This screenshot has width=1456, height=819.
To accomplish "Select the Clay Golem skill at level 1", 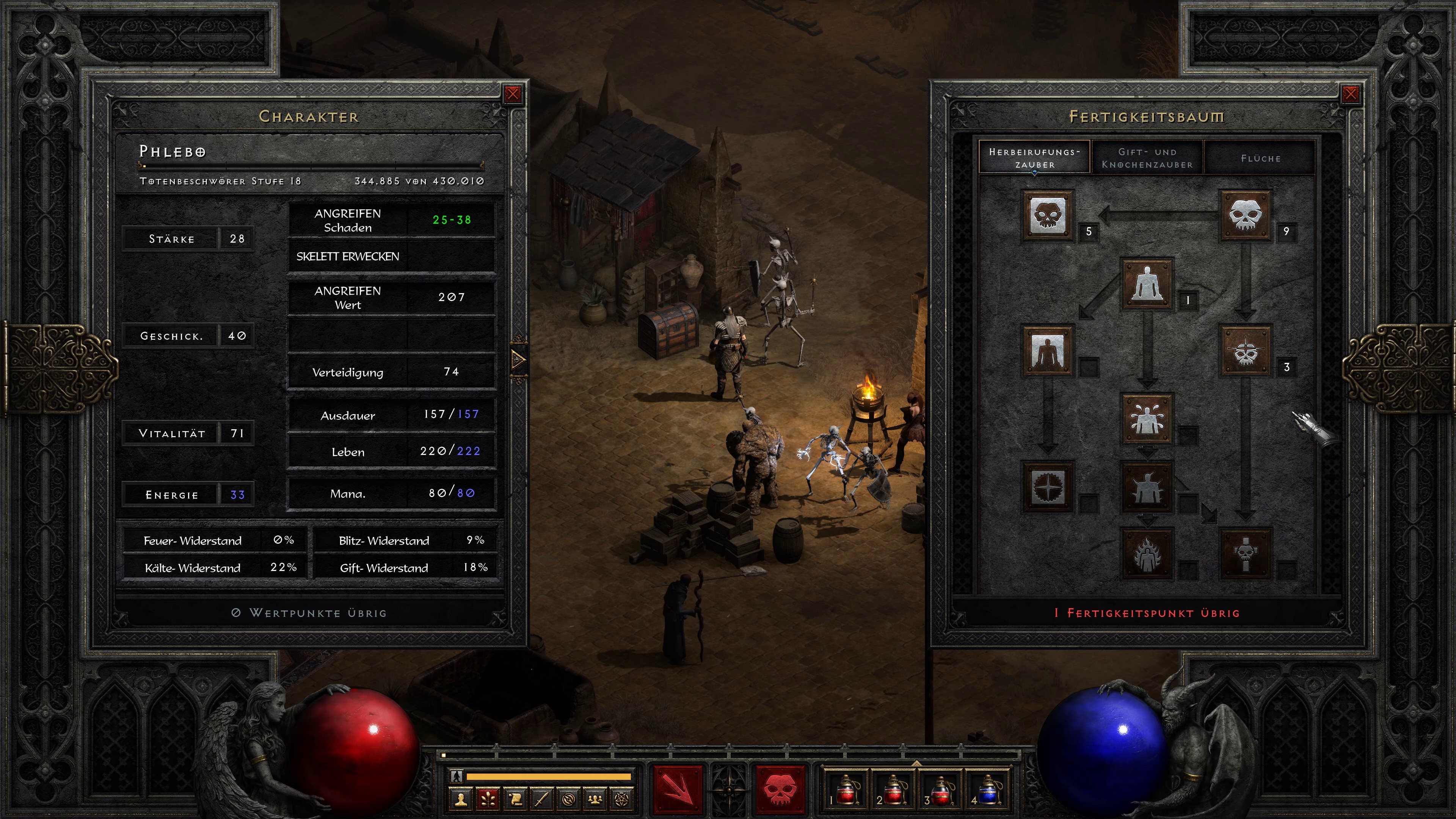I will [x=1147, y=283].
